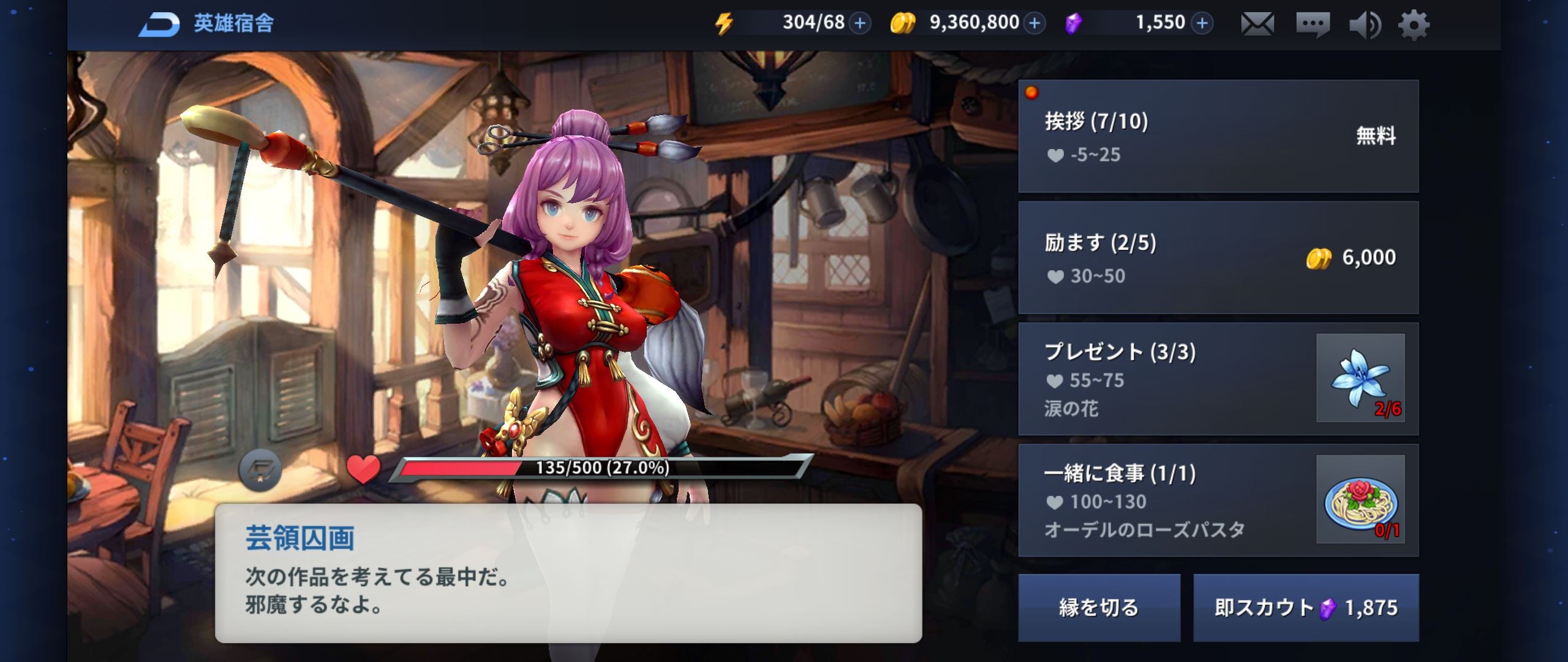This screenshot has height=662, width=1568.
Task: Open the mail inbox
Action: (1257, 25)
